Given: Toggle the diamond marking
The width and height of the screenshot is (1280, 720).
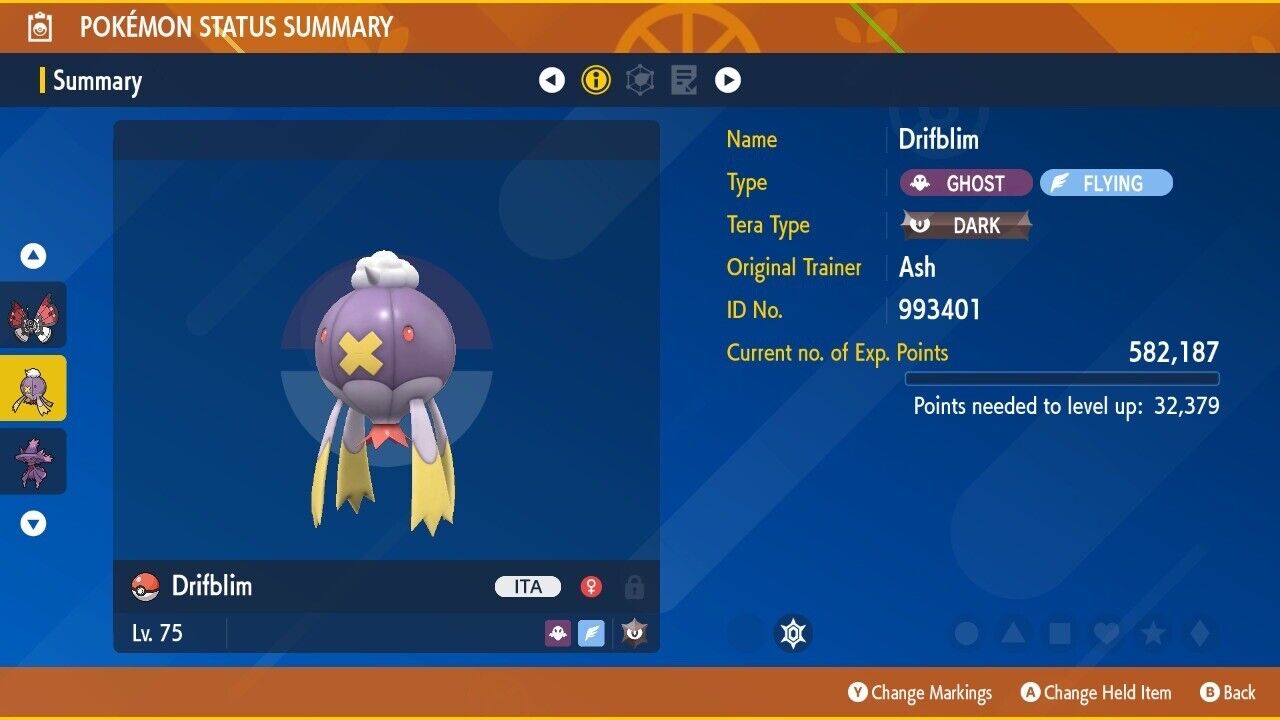Looking at the screenshot, I should pos(1200,633).
